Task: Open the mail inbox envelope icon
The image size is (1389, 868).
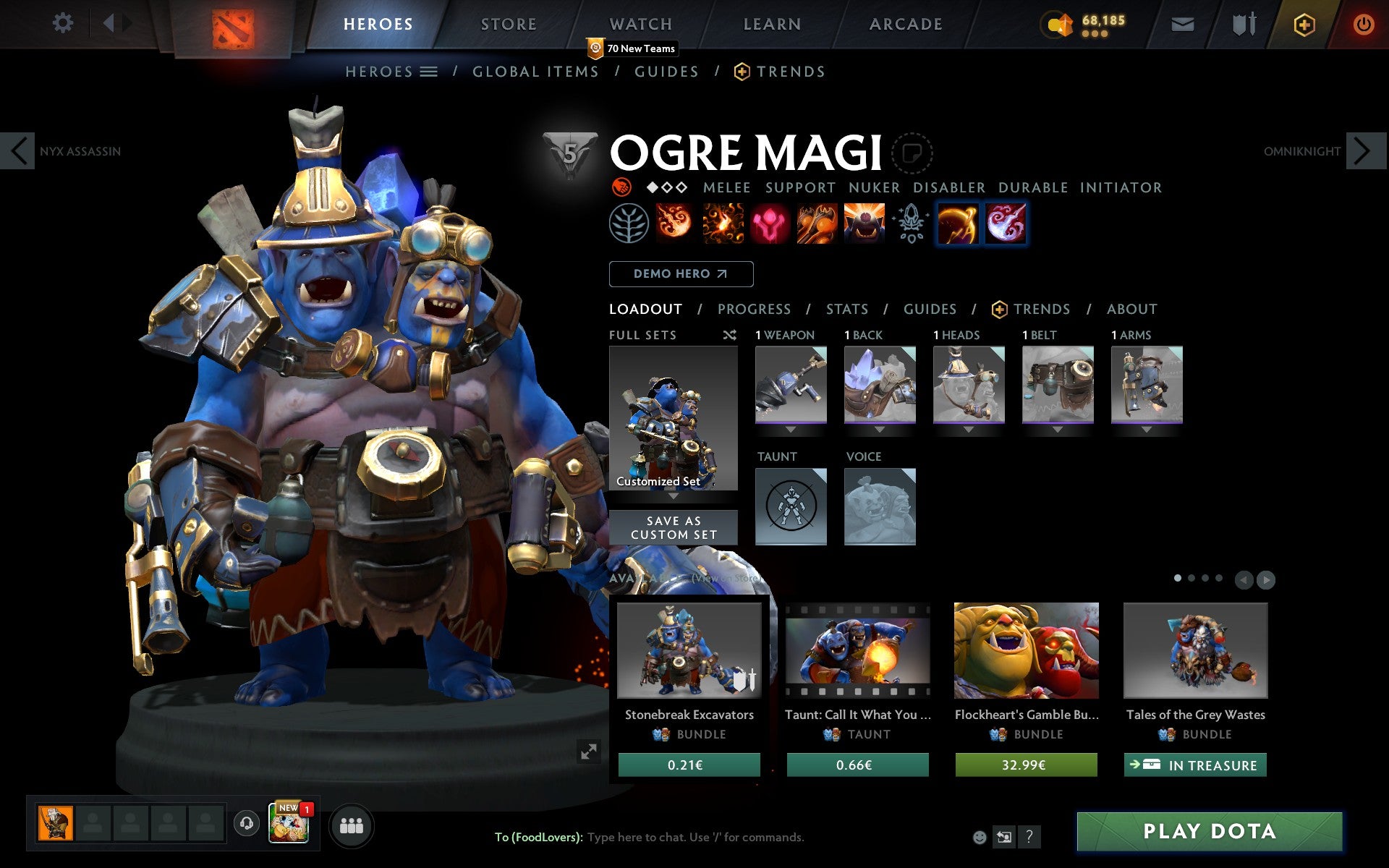Action: [x=1182, y=23]
